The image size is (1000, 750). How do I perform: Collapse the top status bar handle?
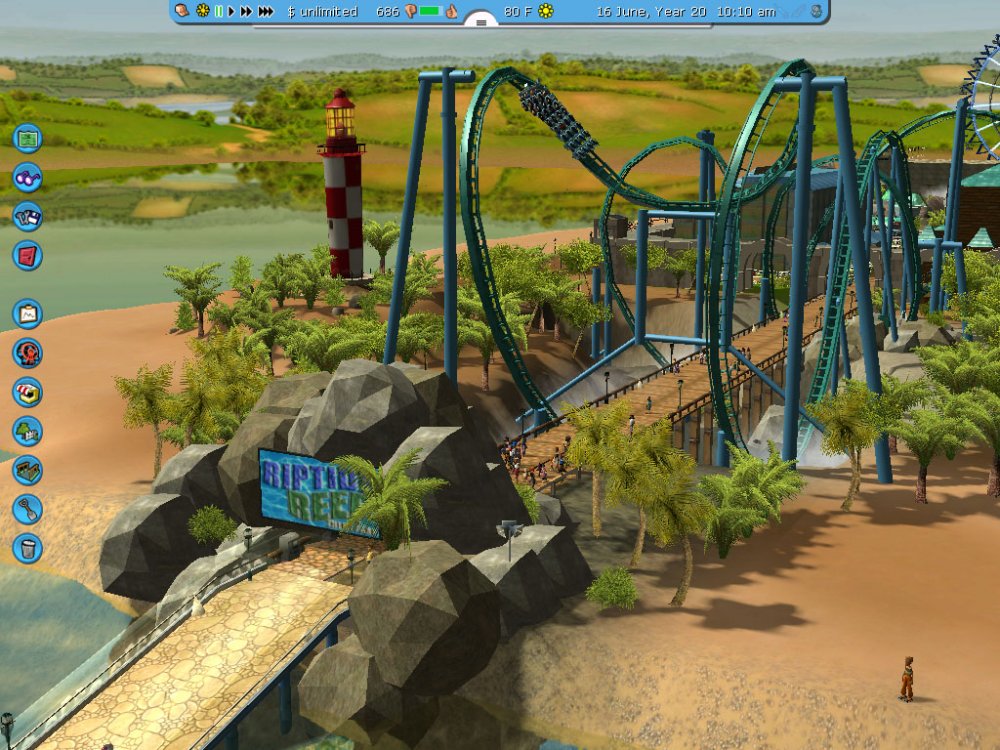pyautogui.click(x=482, y=19)
